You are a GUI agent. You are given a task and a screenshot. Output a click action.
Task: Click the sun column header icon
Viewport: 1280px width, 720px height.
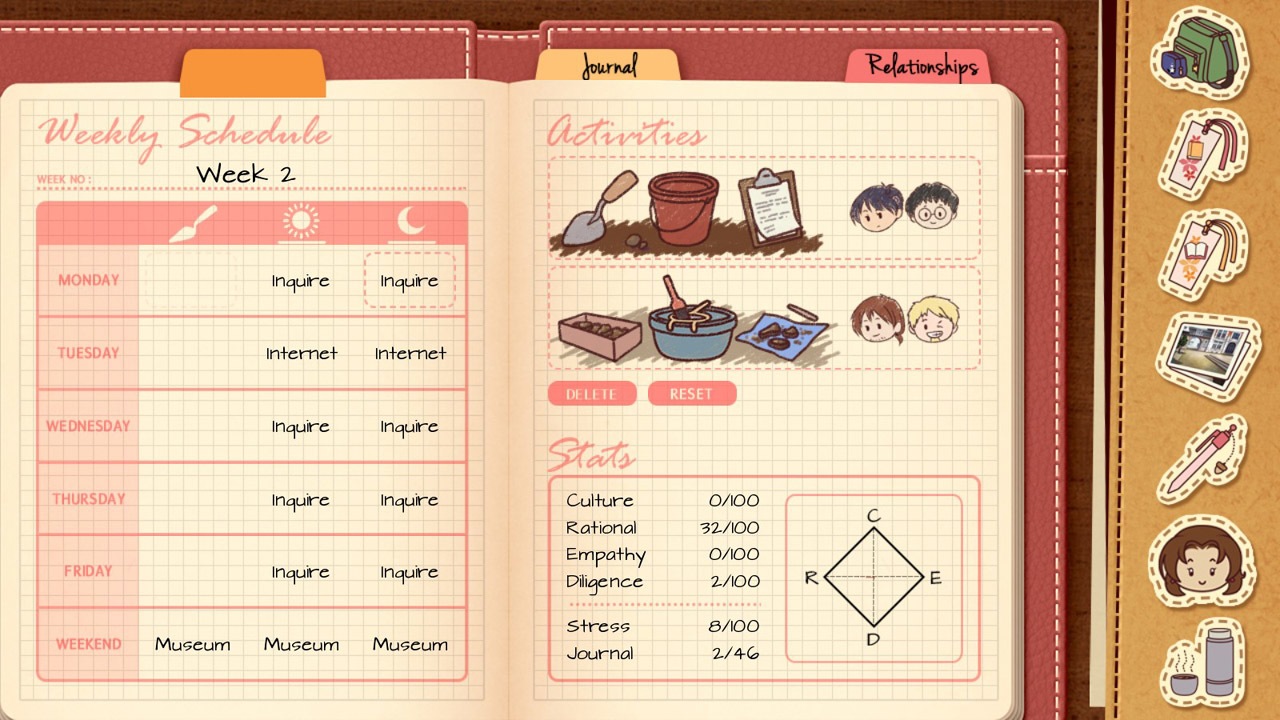click(x=301, y=221)
